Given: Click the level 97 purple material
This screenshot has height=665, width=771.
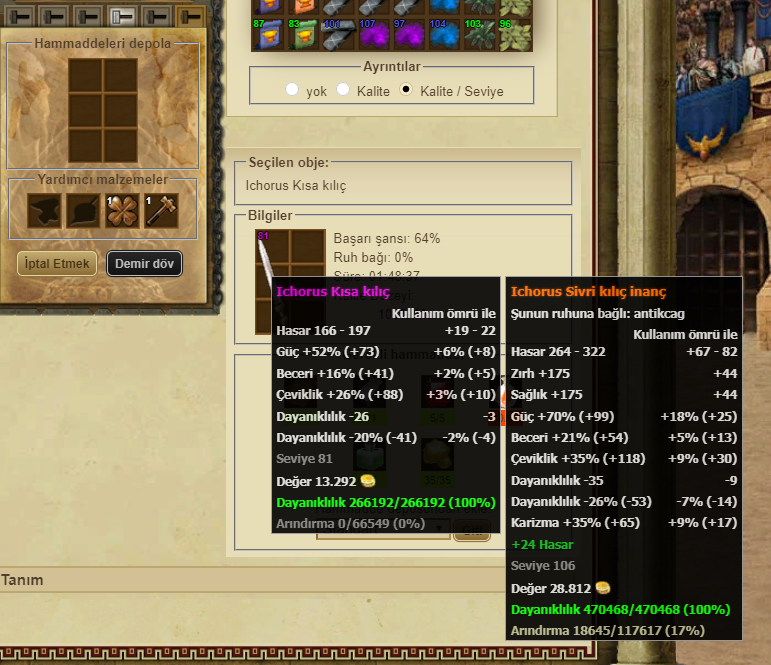Looking at the screenshot, I should (x=408, y=33).
